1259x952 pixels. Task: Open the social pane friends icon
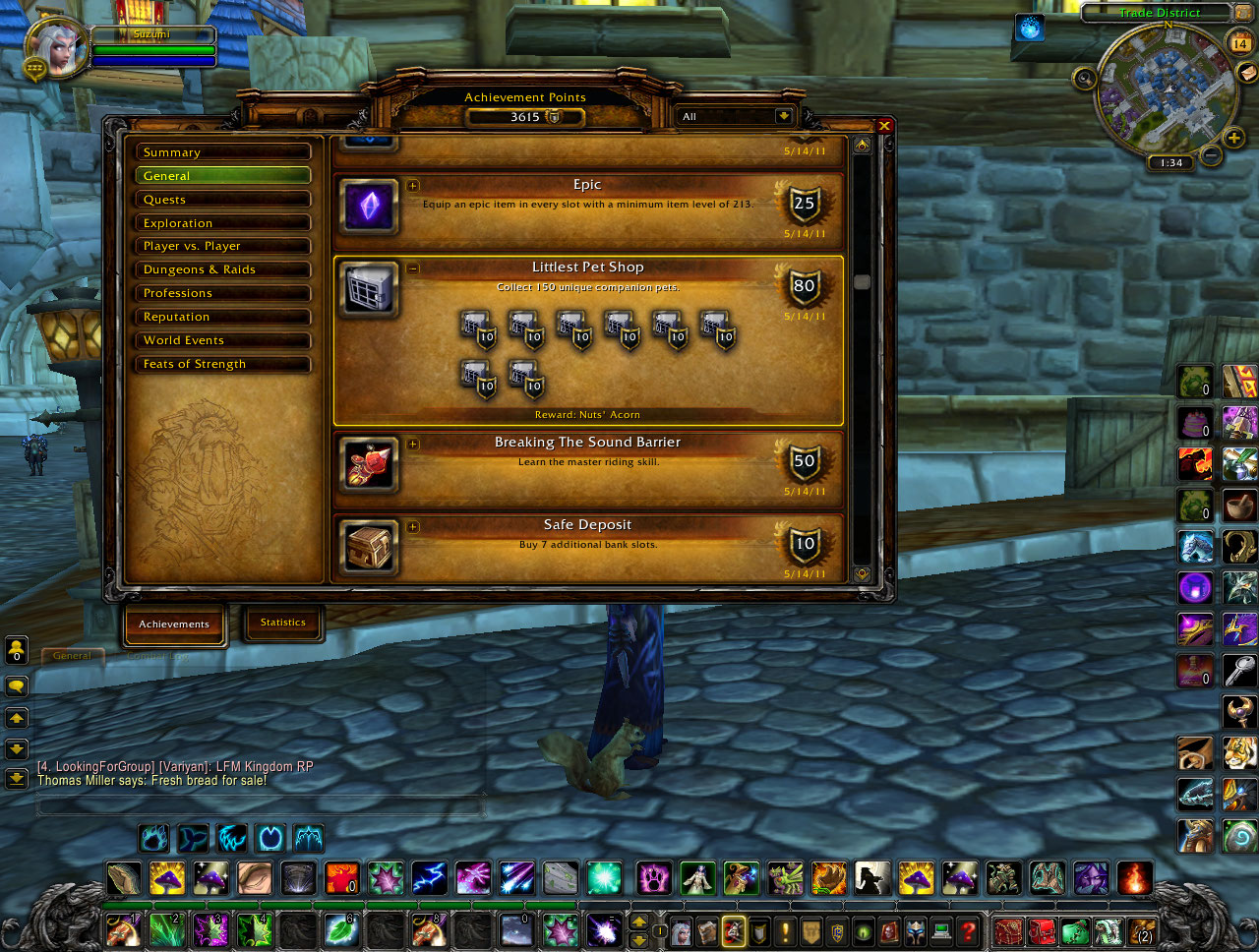(16, 649)
